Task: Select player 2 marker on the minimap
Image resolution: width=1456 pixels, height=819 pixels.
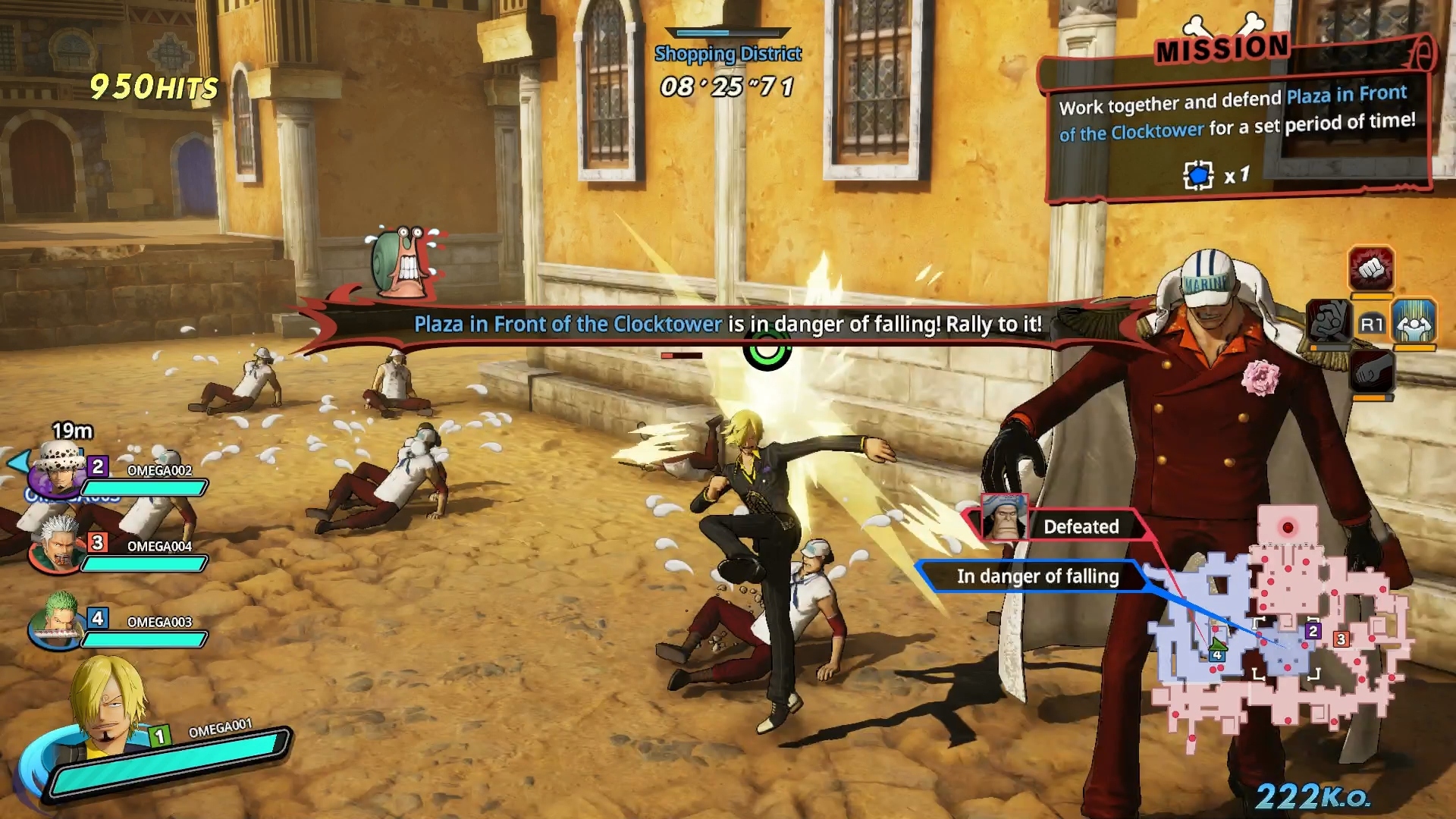Action: pyautogui.click(x=1313, y=631)
